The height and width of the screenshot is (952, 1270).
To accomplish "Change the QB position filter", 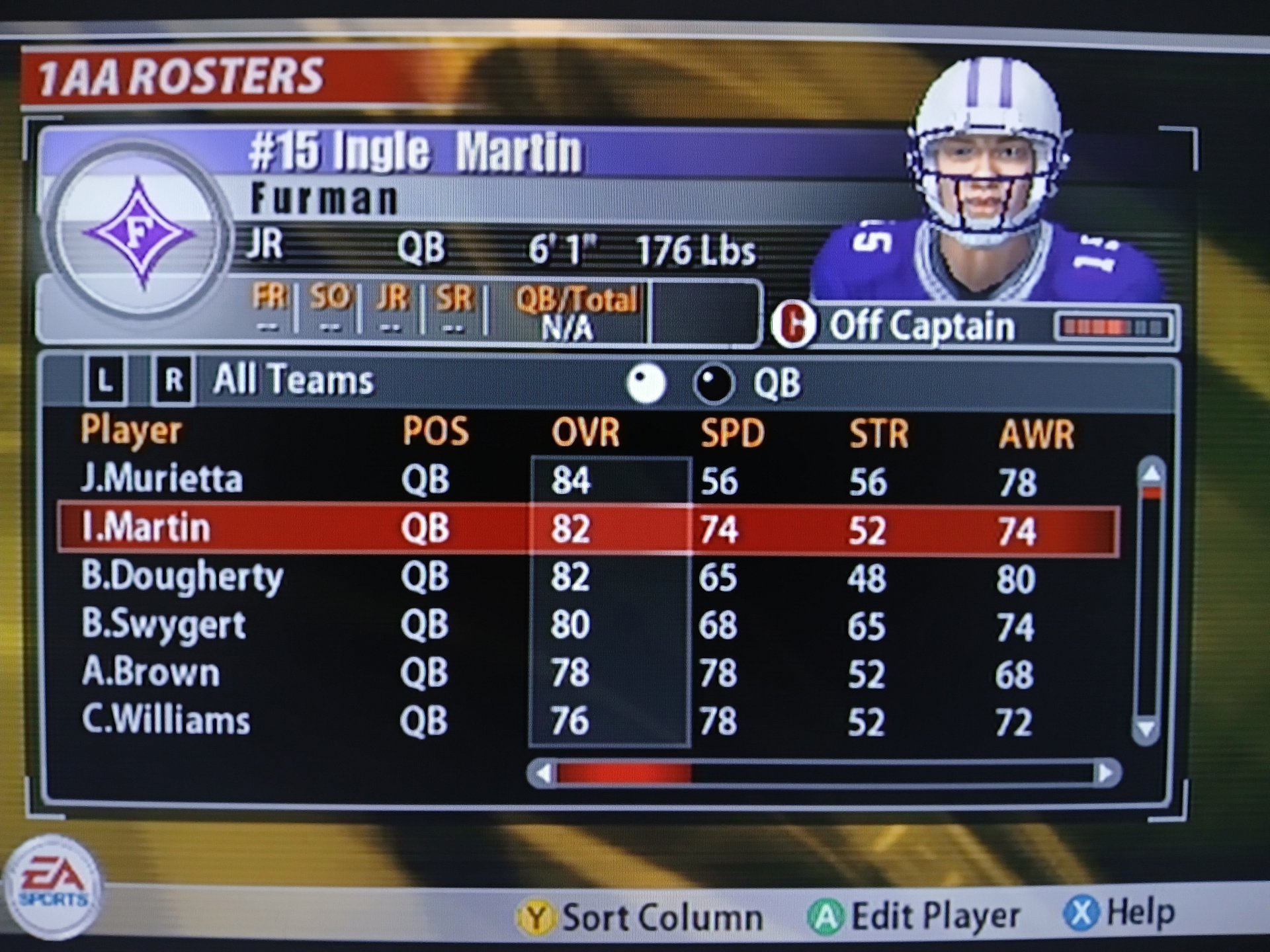I will [x=777, y=383].
